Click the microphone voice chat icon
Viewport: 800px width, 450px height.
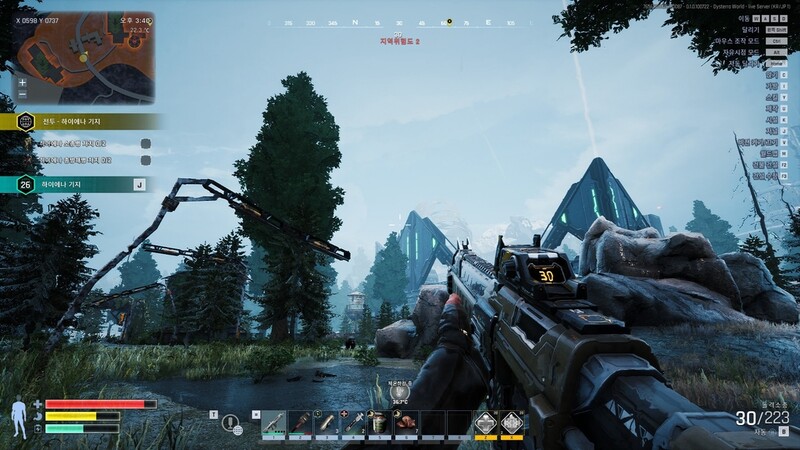232,423
